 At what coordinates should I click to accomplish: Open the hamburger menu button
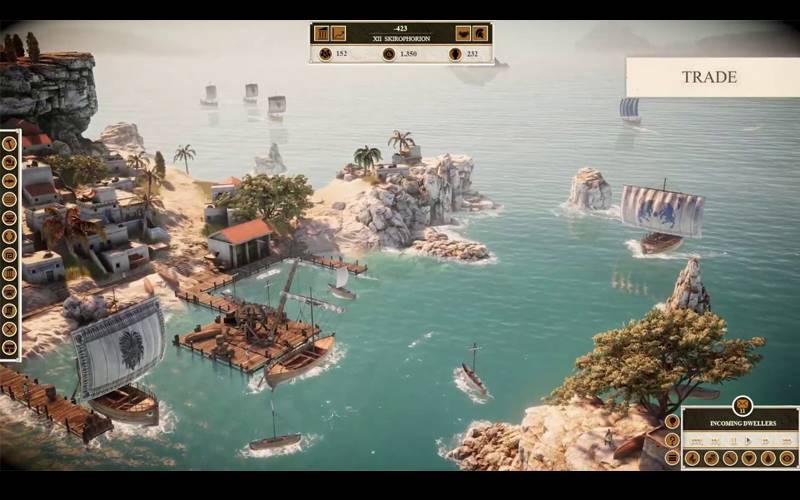point(672,458)
